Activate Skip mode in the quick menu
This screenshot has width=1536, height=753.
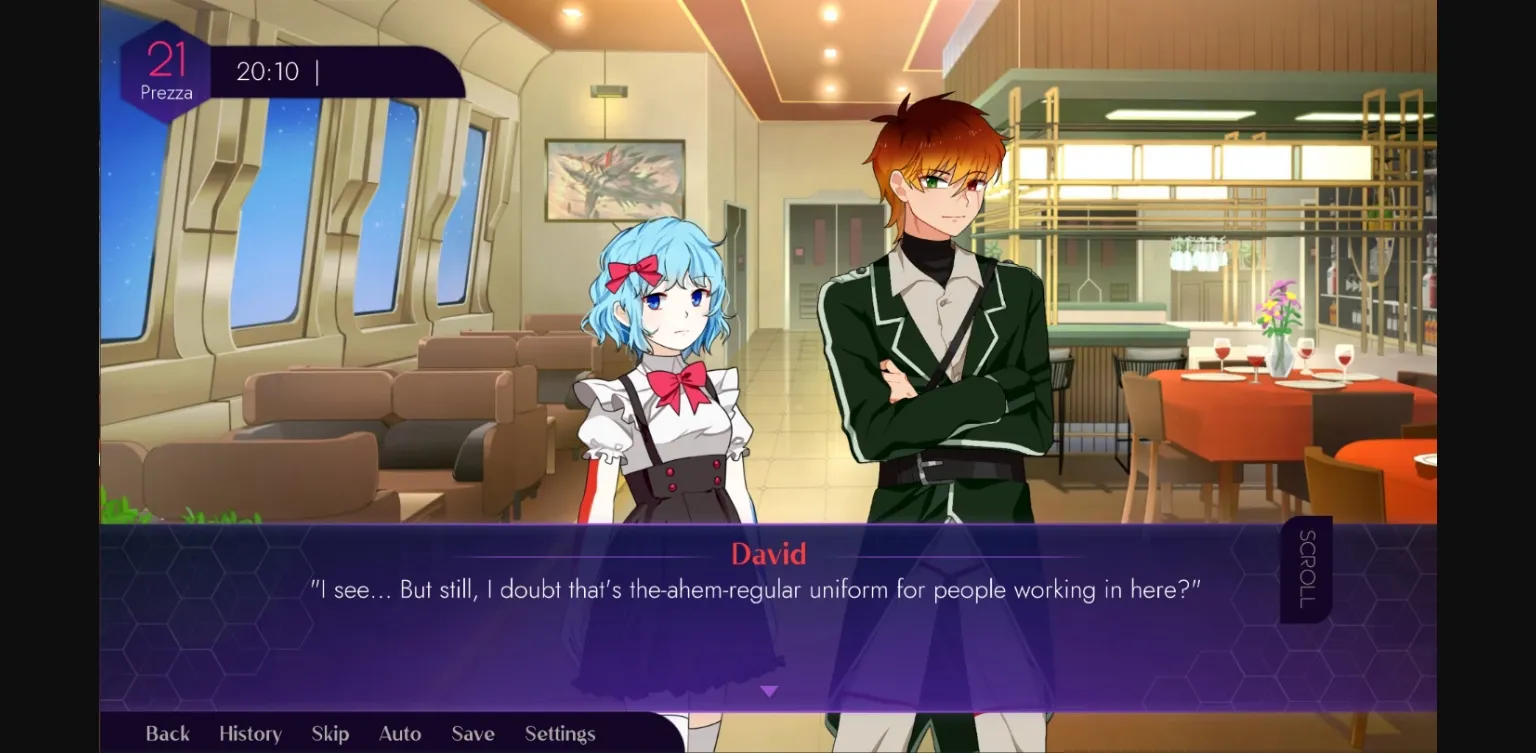pos(330,733)
